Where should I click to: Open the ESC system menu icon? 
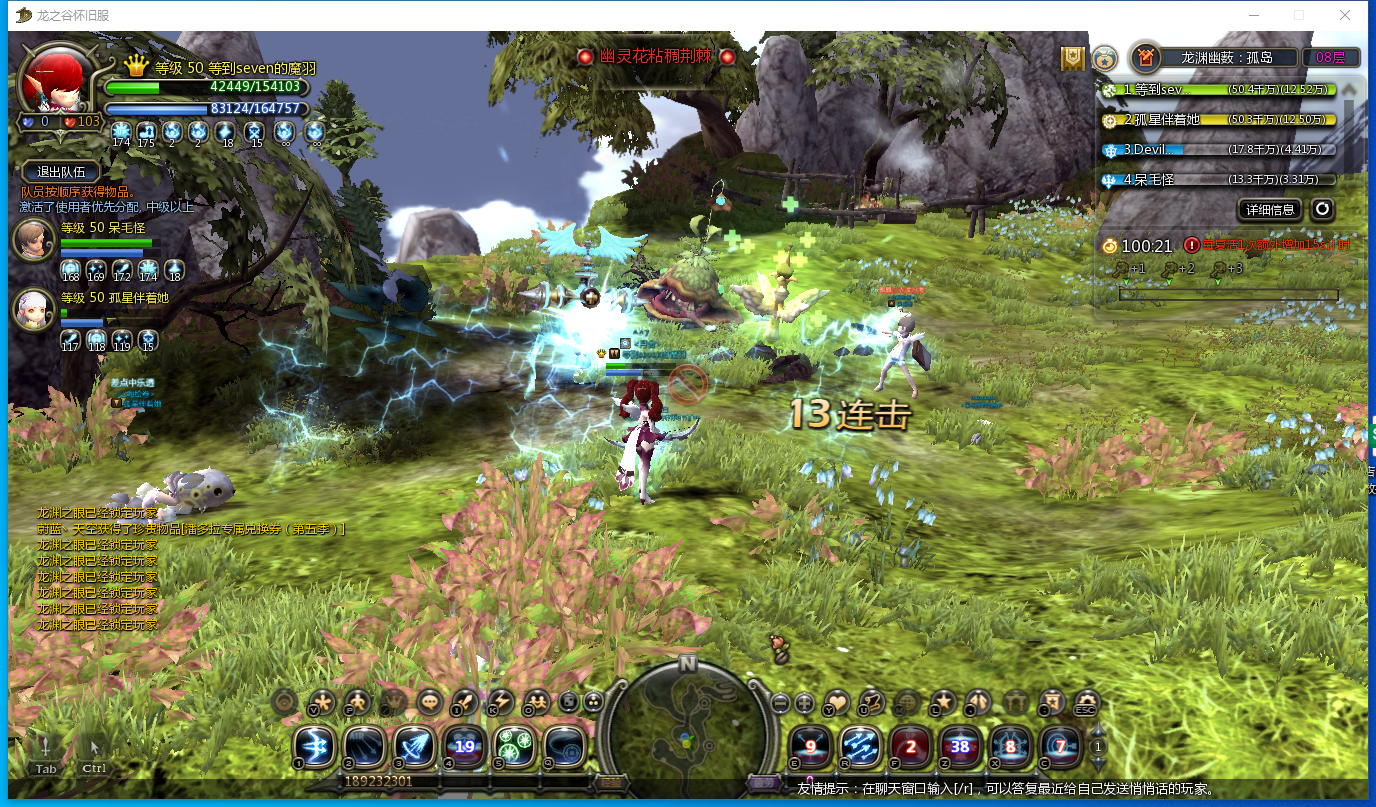click(1086, 702)
